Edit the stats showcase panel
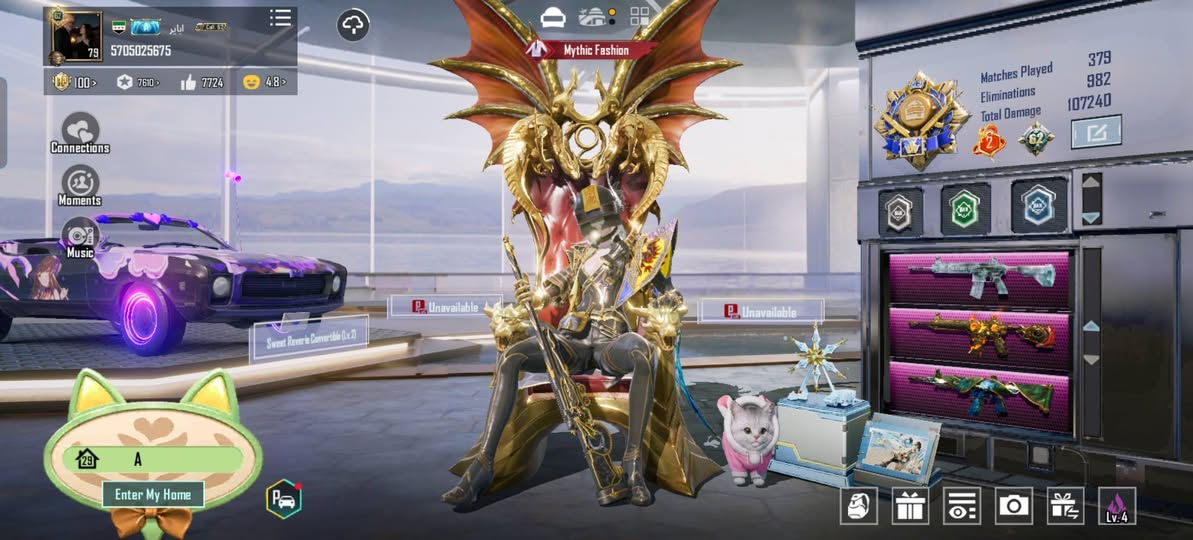 (x=1096, y=132)
